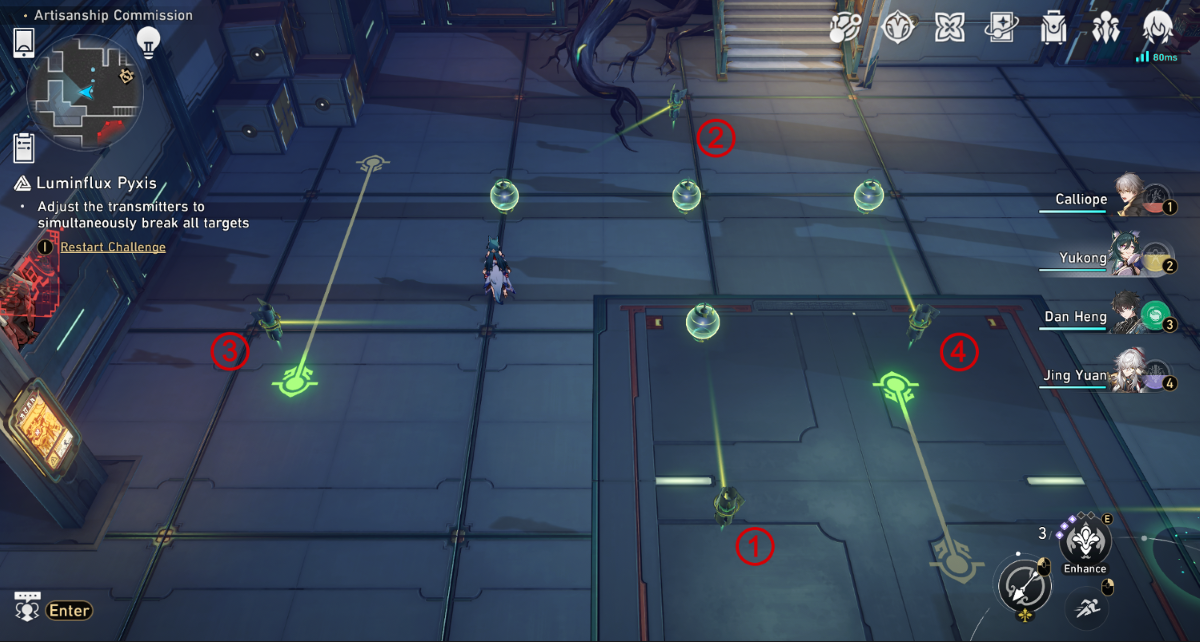
Task: Open the phone menu icon
Action: (x=24, y=43)
